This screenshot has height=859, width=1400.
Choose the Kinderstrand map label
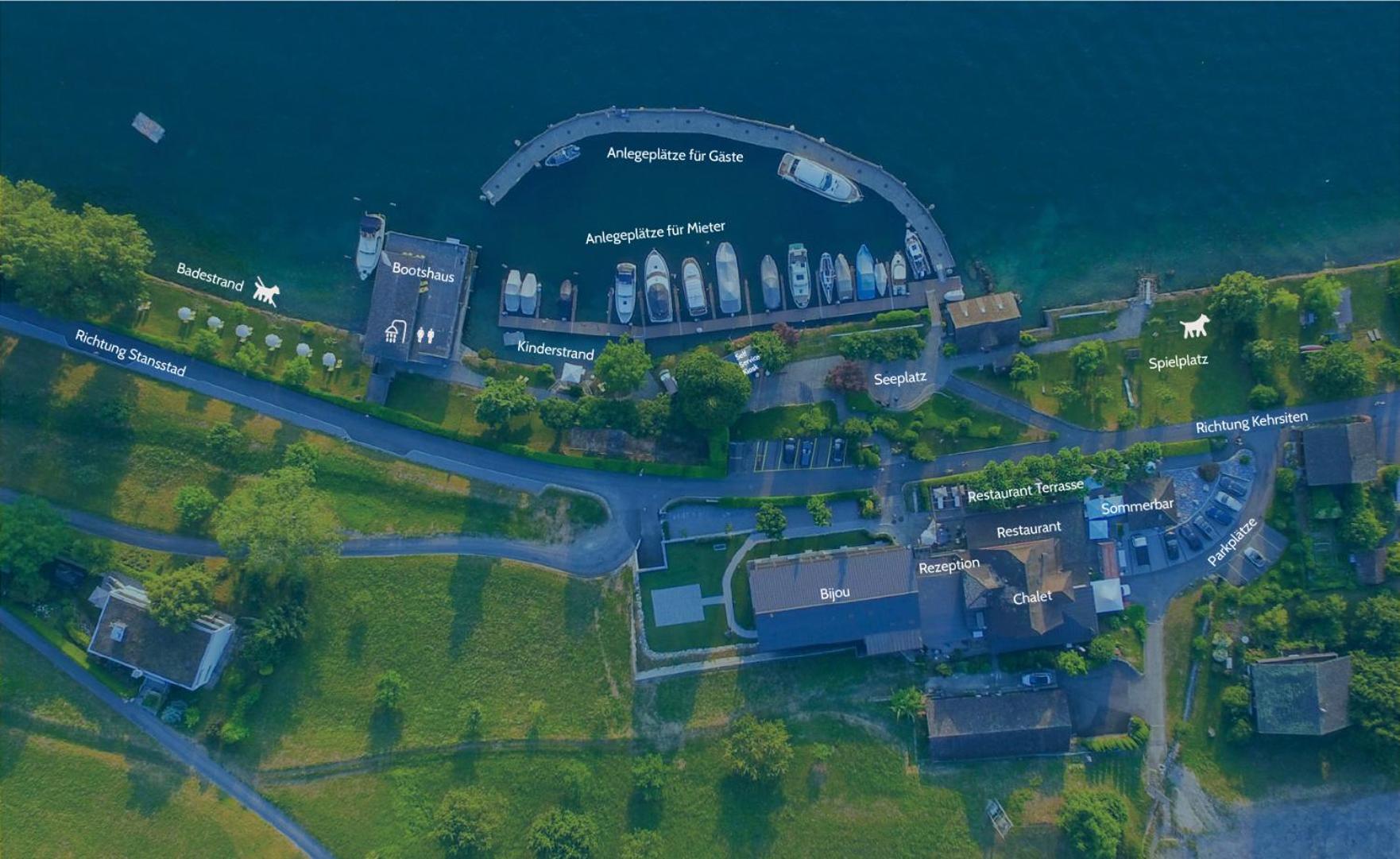pyautogui.click(x=555, y=350)
